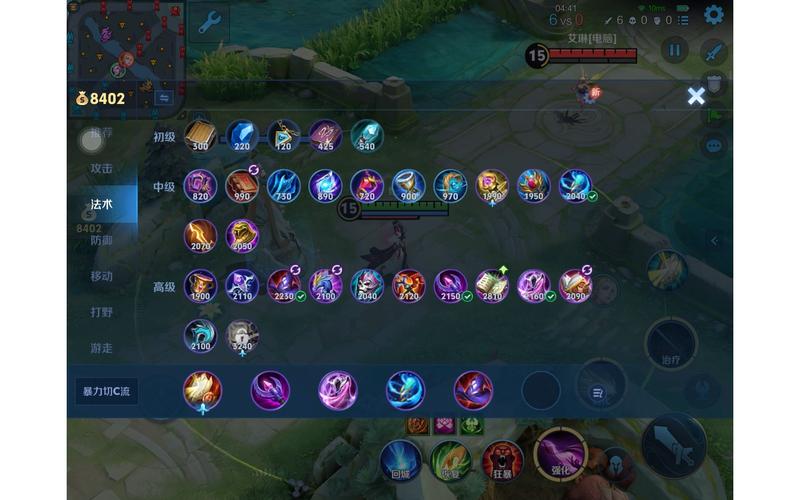This screenshot has width=800, height=500.
Task: Select the 打野 category tab
Action: [x=102, y=312]
